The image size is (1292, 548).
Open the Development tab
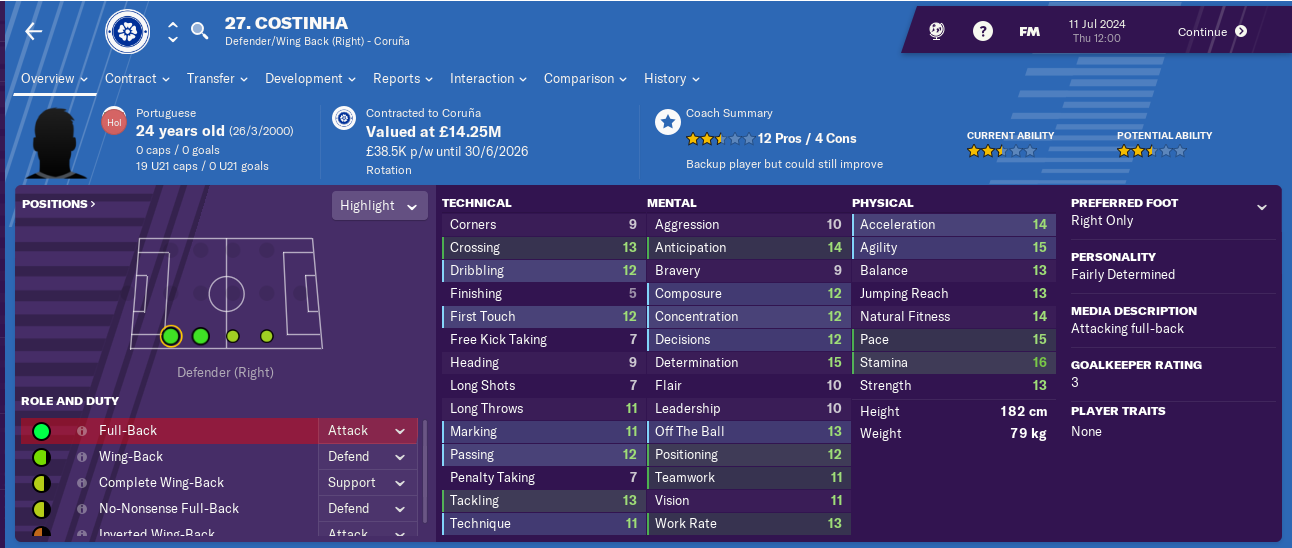click(310, 78)
